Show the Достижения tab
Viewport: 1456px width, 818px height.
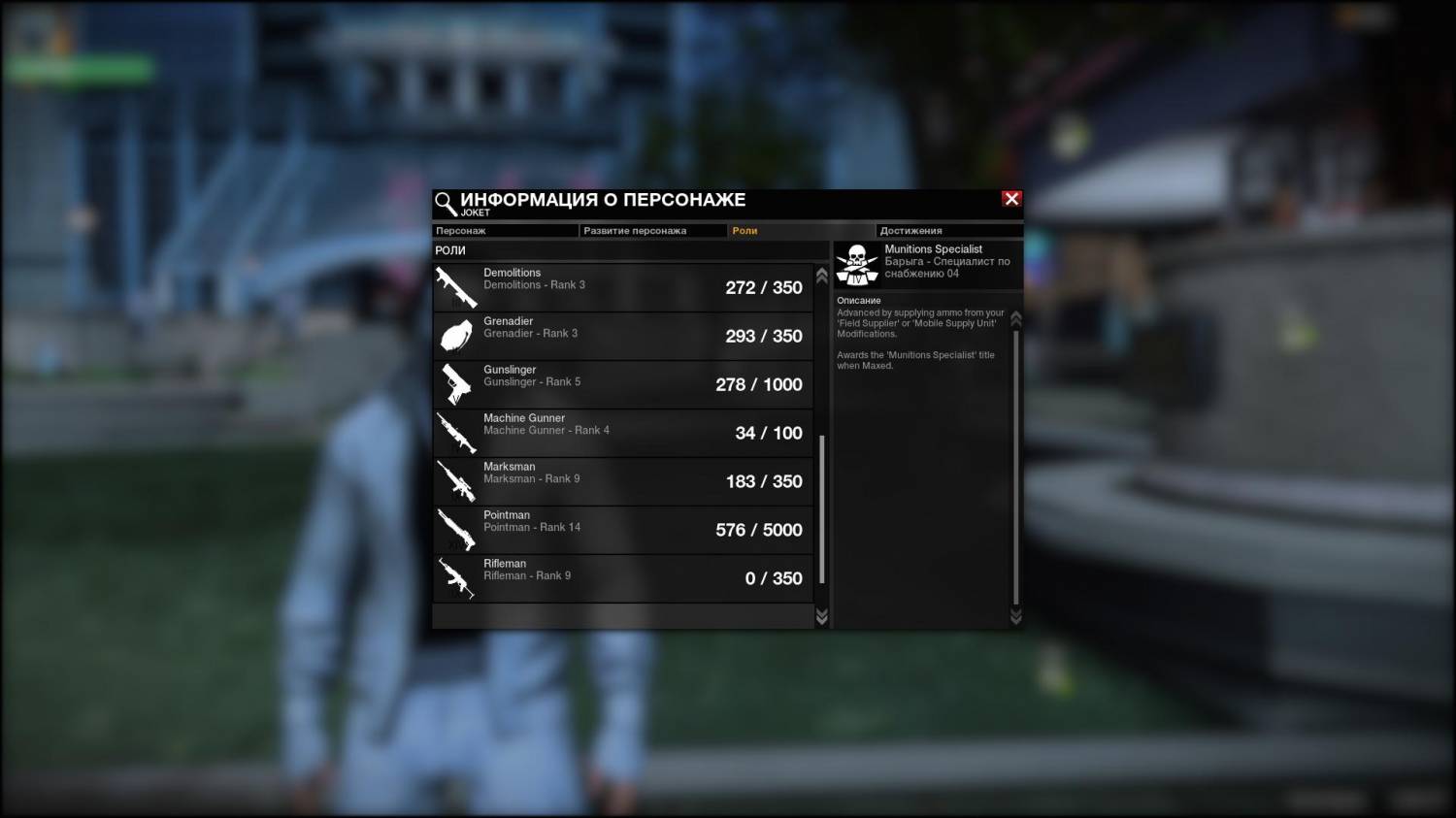948,231
